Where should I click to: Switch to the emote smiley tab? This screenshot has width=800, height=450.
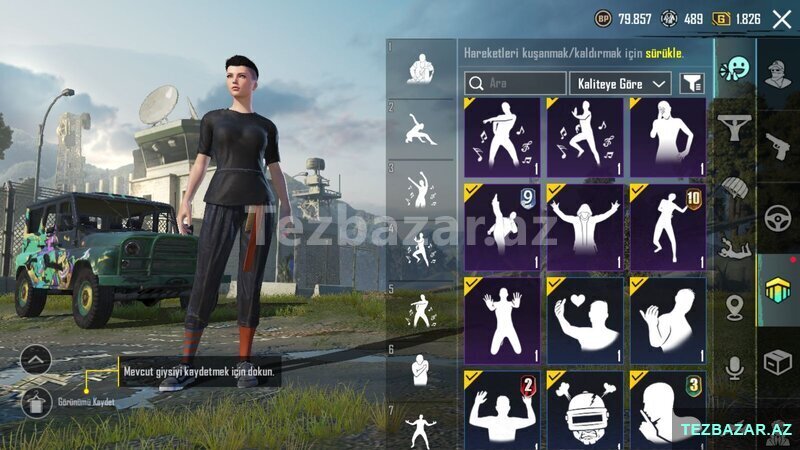click(x=737, y=68)
